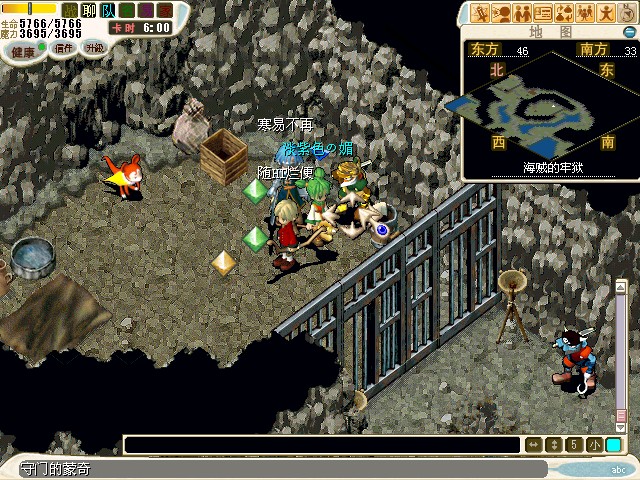The image size is (640, 480).
Task: Toggle the 聊 chat mode button
Action: tap(88, 10)
